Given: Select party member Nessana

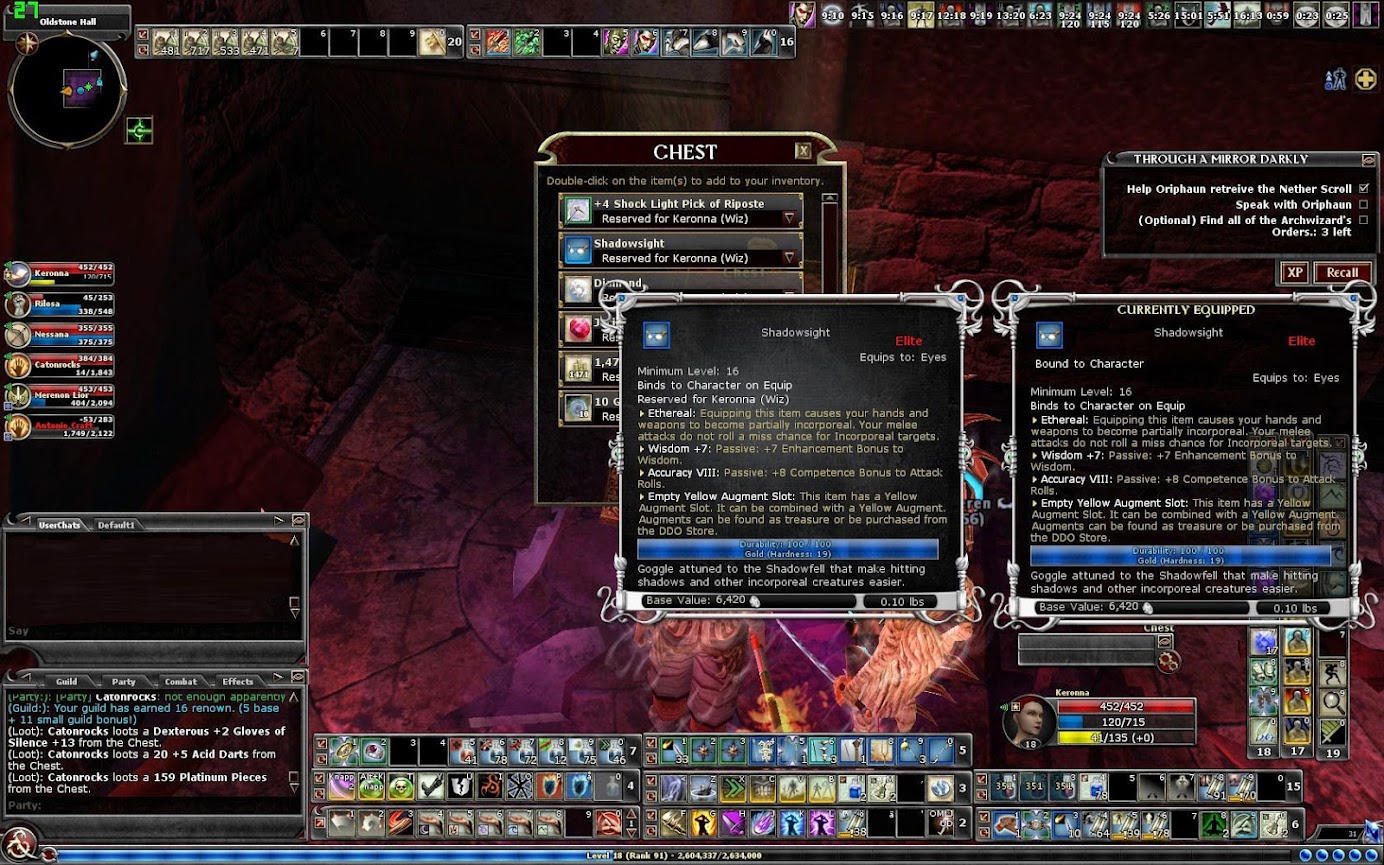Looking at the screenshot, I should pyautogui.click(x=60, y=335).
